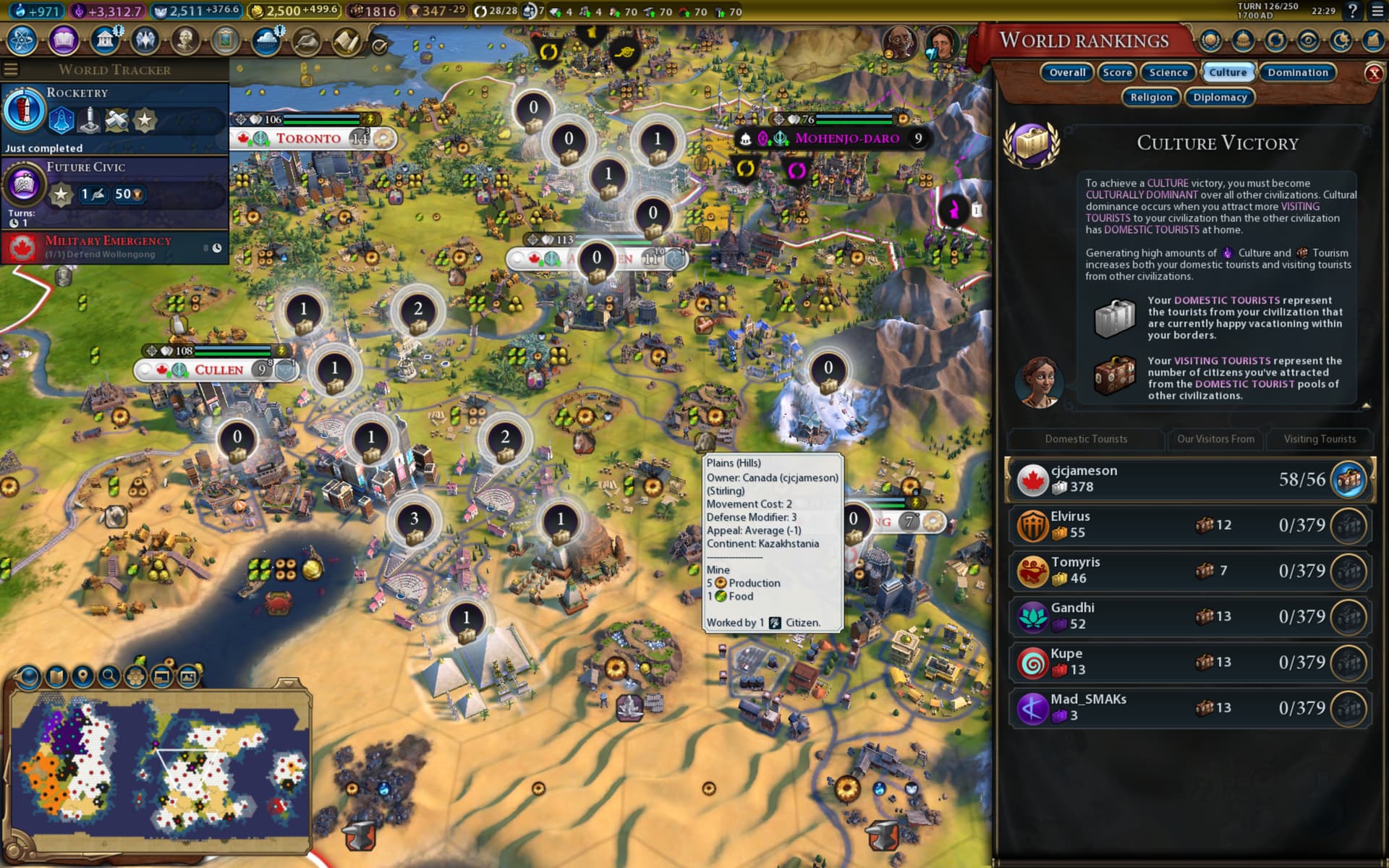1389x868 pixels.
Task: Open the main menu hamburger icon
Action: 1377,12
